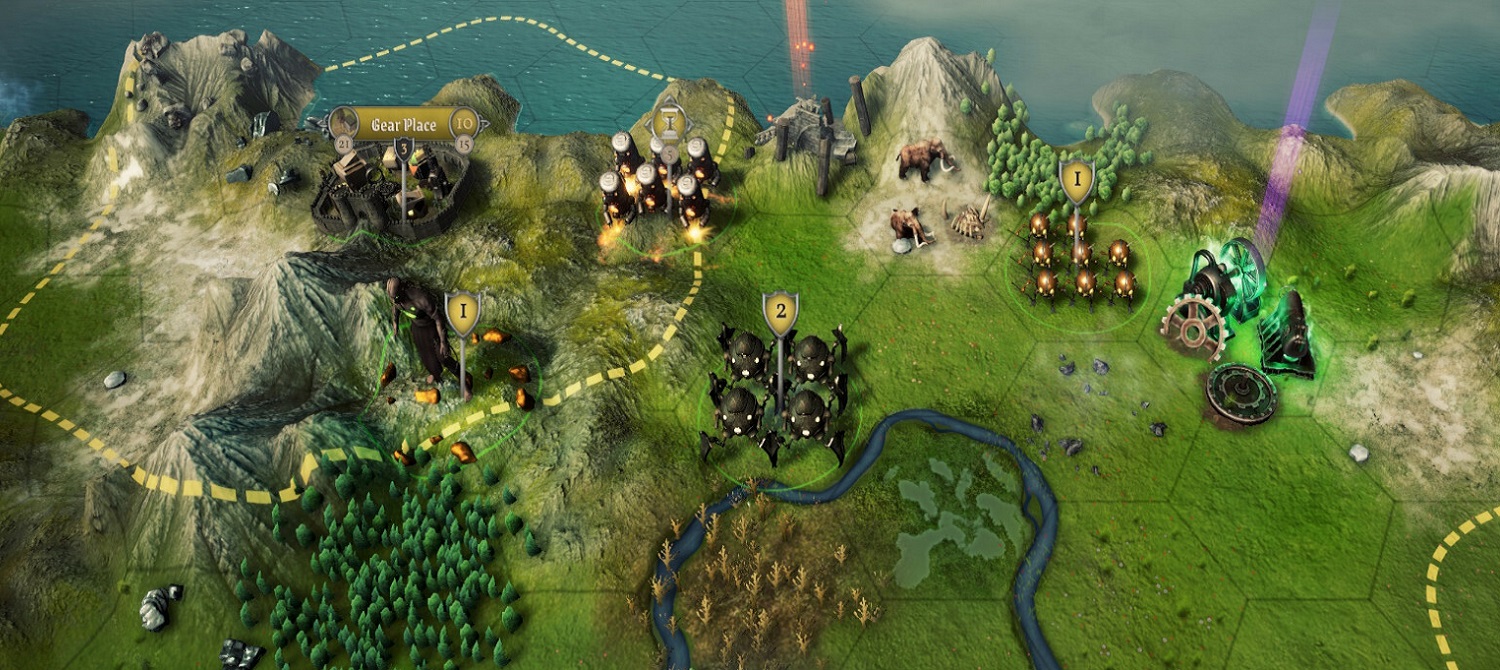Select the beetle swarm's rank shield
The width and height of the screenshot is (1500, 670).
tap(1076, 181)
